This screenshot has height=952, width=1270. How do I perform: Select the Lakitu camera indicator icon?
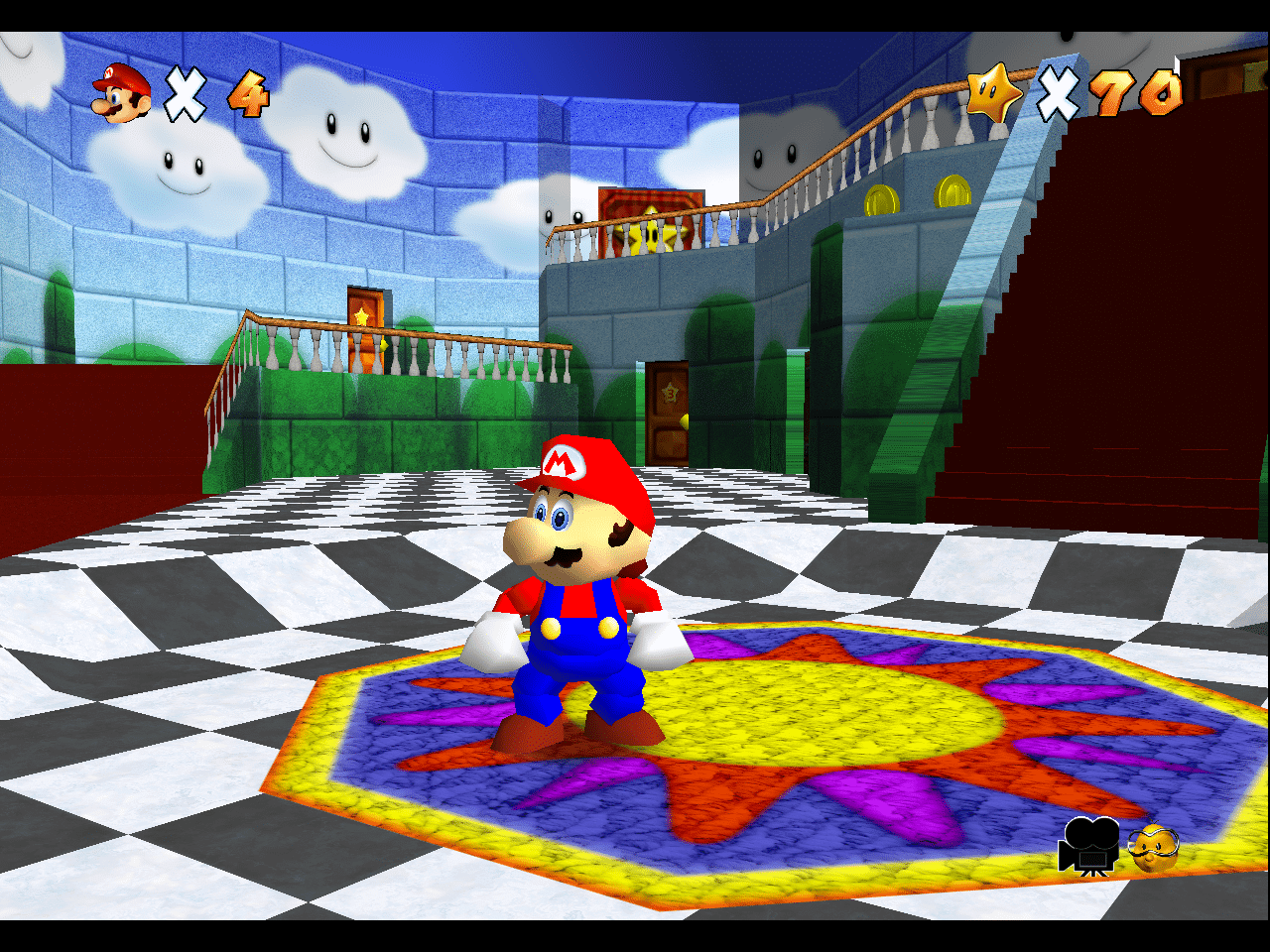click(x=1154, y=848)
